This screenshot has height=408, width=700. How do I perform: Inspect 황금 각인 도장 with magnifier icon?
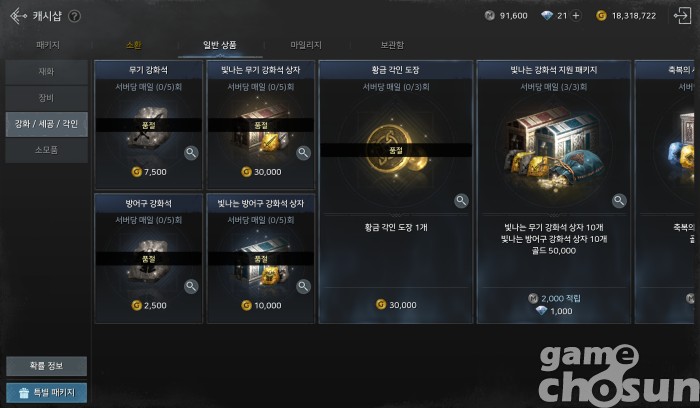462,201
